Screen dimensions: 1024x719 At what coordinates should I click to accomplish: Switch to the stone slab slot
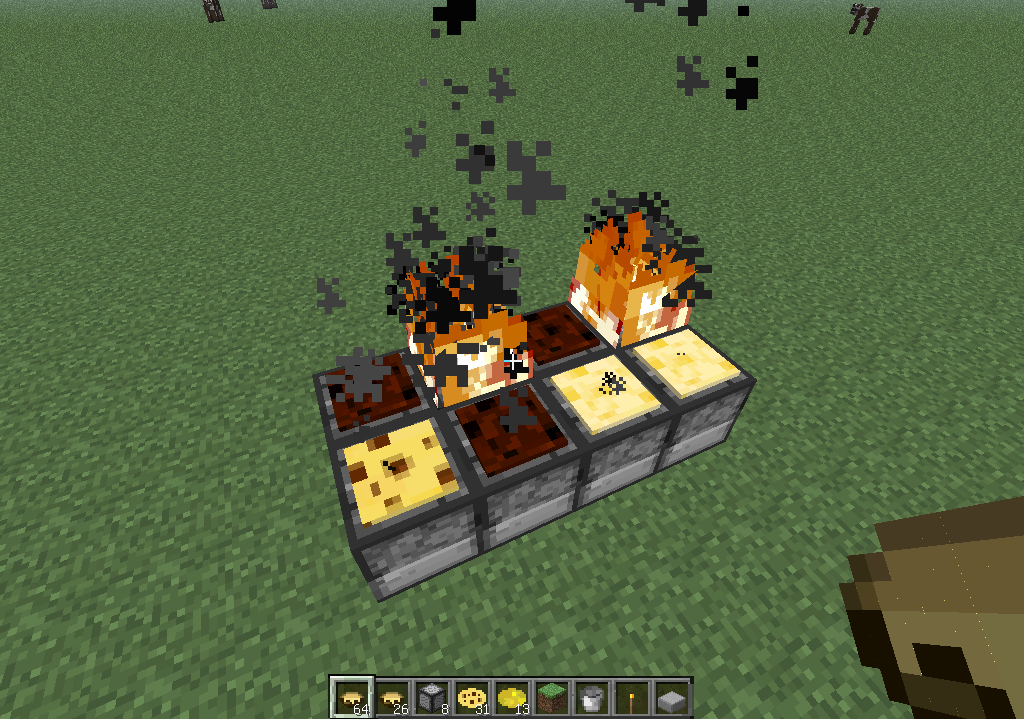672,696
